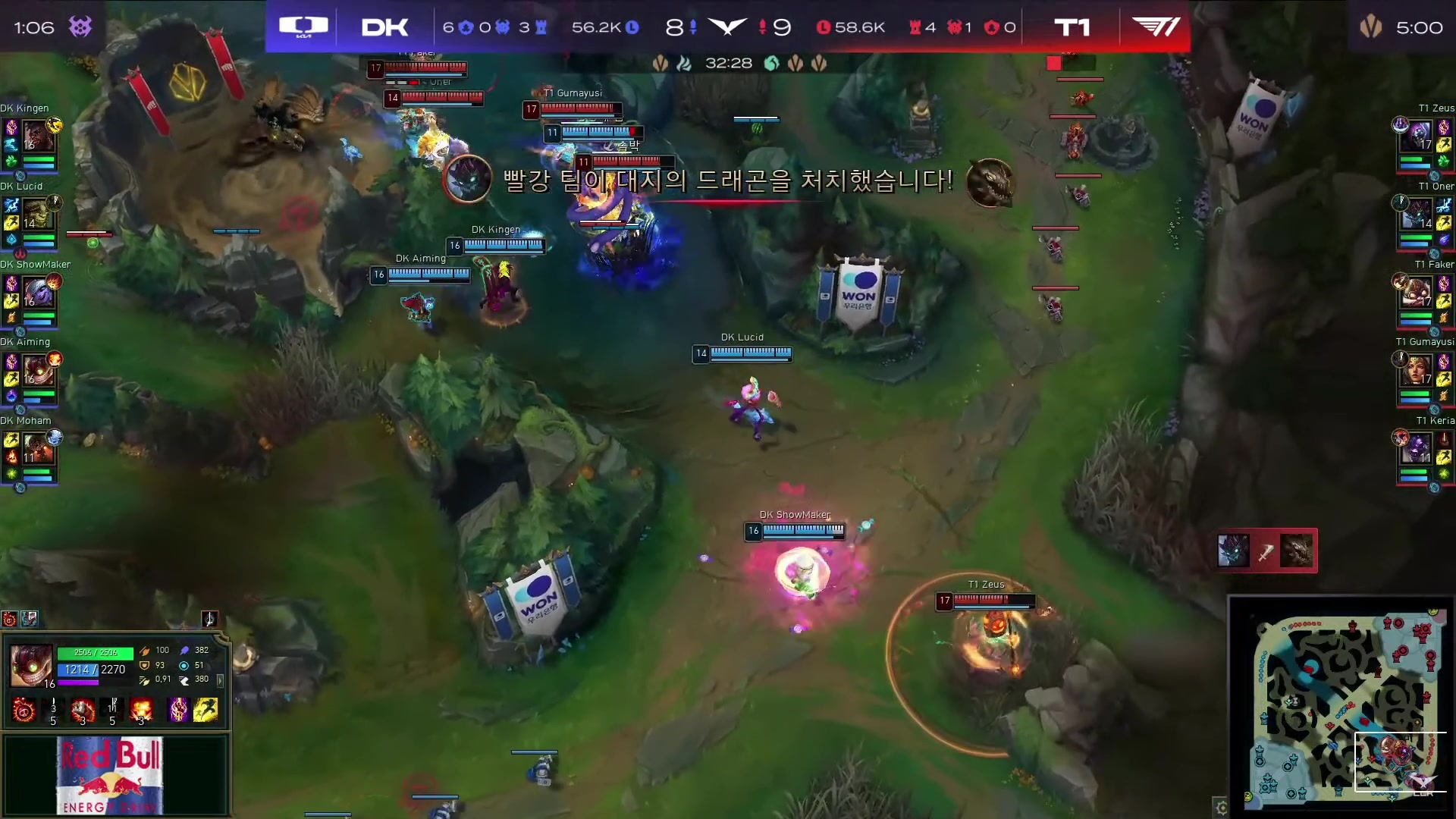Click the yellow Flash summoner spell
The height and width of the screenshot is (819, 1456).
(206, 710)
